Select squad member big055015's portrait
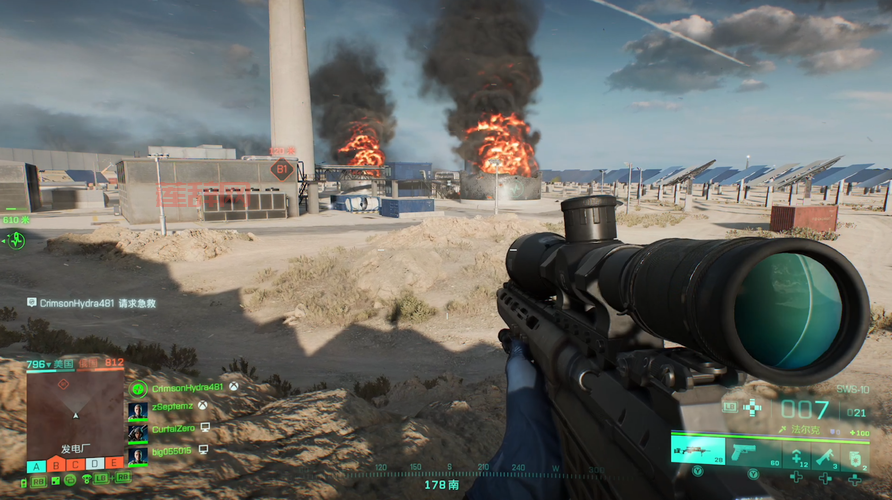The width and height of the screenshot is (892, 500). (x=138, y=451)
